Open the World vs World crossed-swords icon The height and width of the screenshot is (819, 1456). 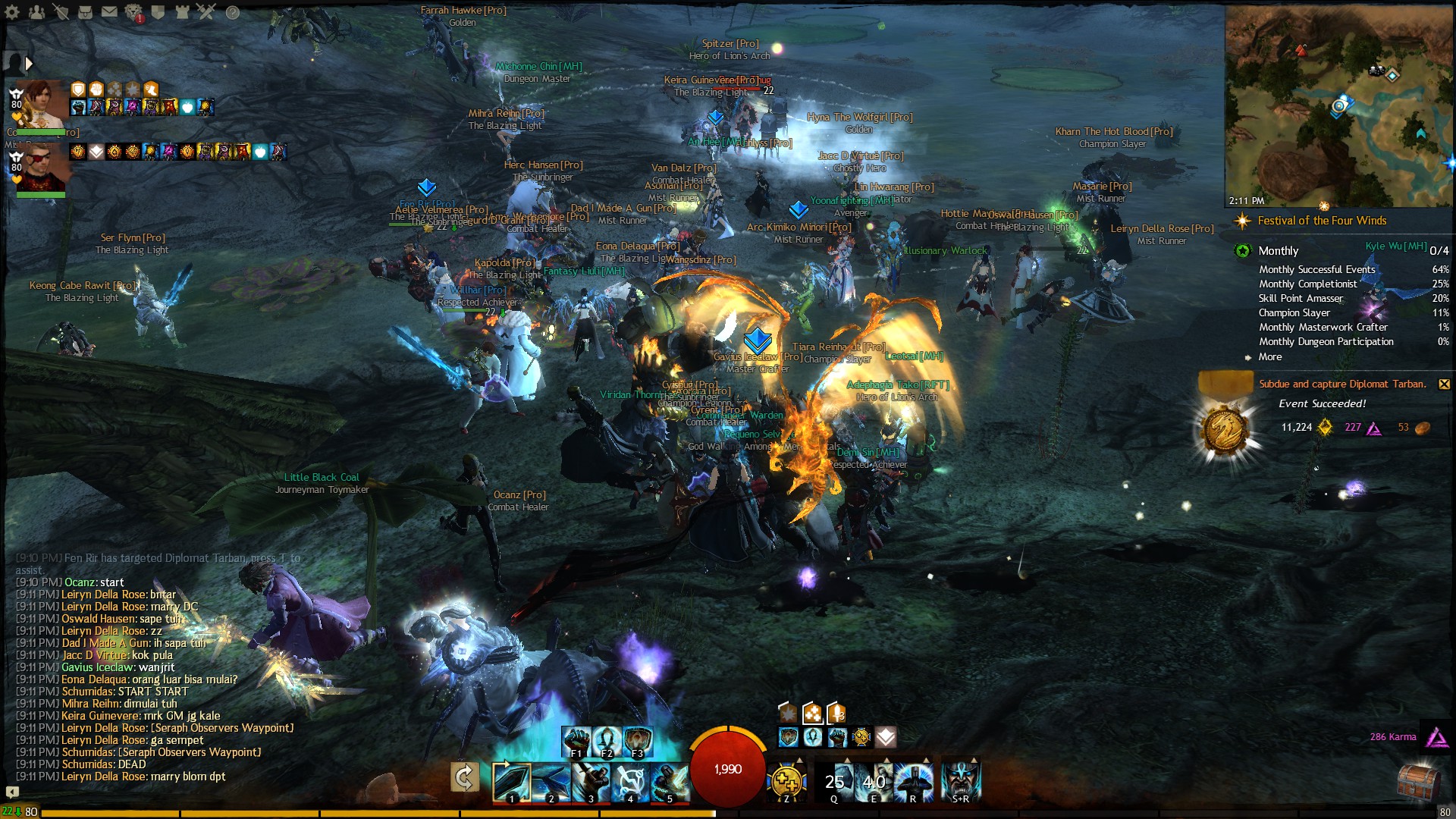coord(206,11)
